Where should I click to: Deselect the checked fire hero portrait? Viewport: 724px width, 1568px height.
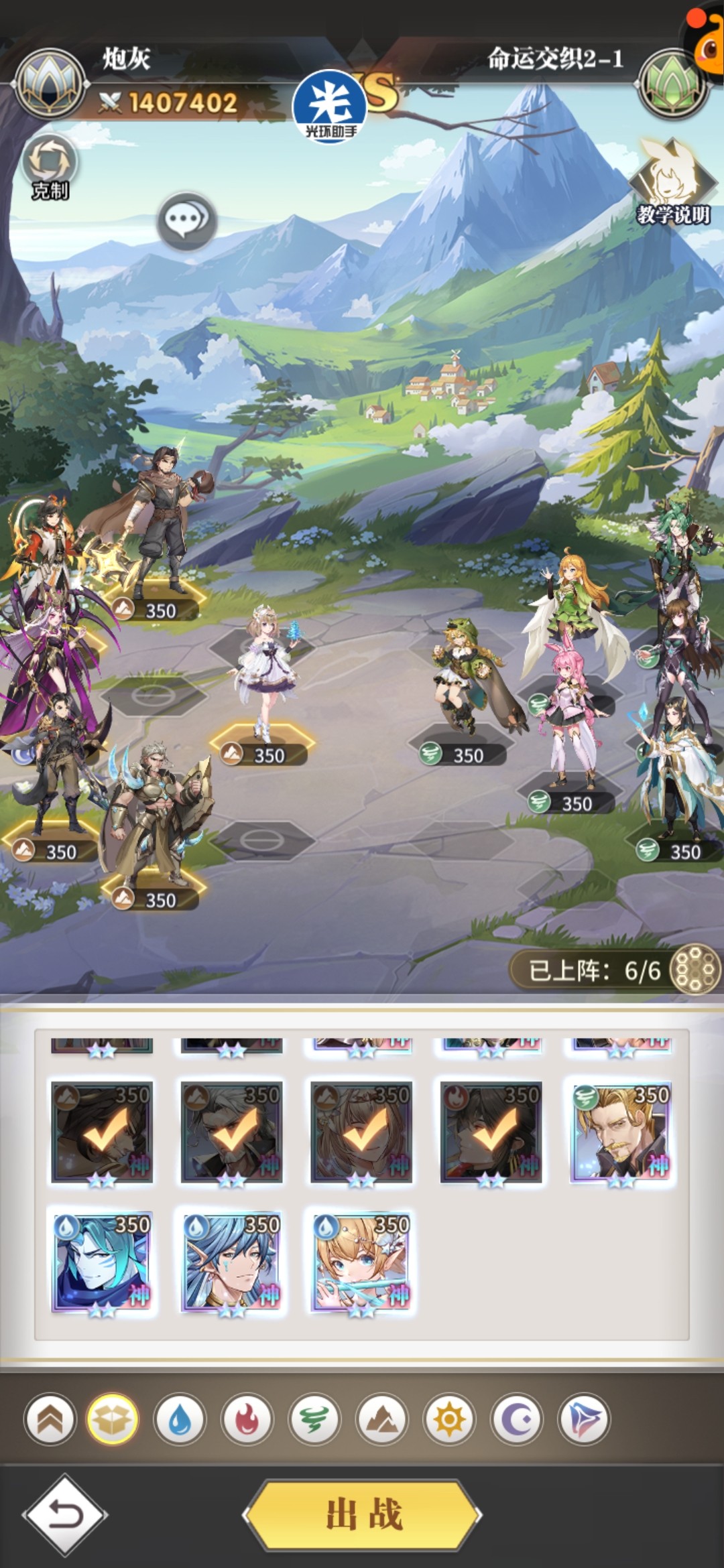[491, 1132]
